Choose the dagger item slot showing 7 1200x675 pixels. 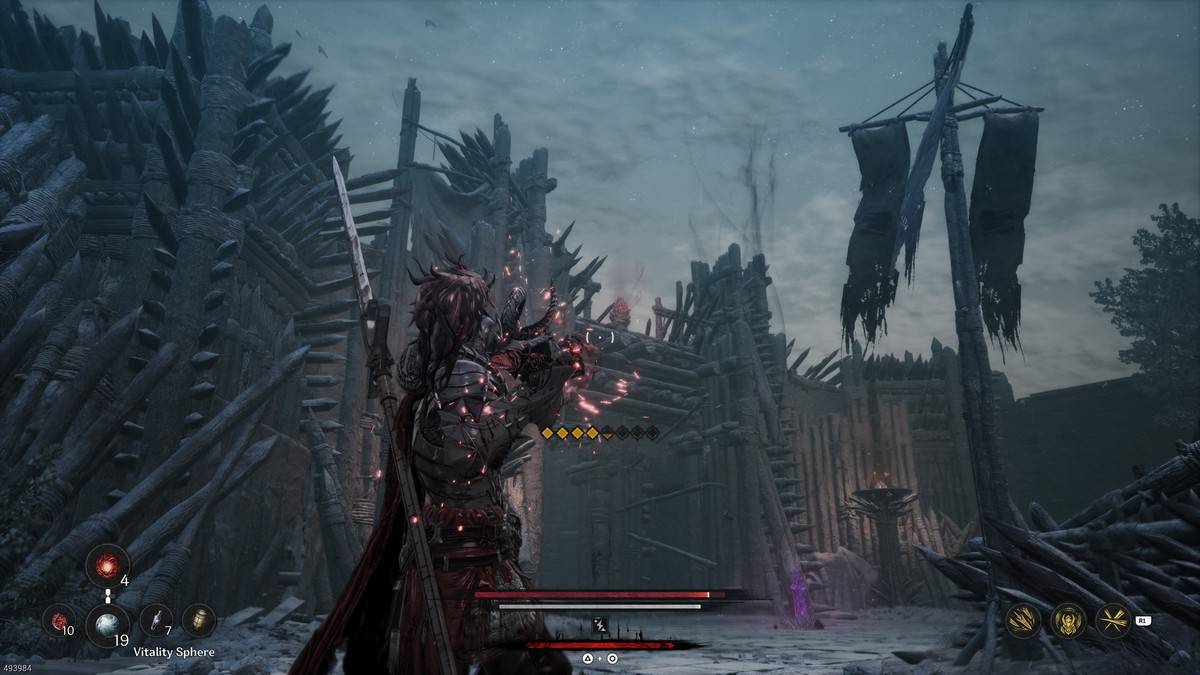coord(156,621)
